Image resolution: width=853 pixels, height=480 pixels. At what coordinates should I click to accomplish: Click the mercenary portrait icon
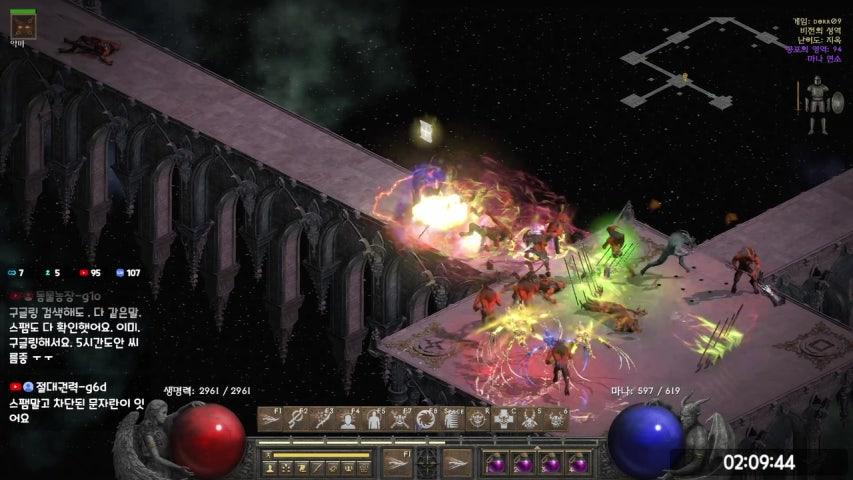click(21, 22)
